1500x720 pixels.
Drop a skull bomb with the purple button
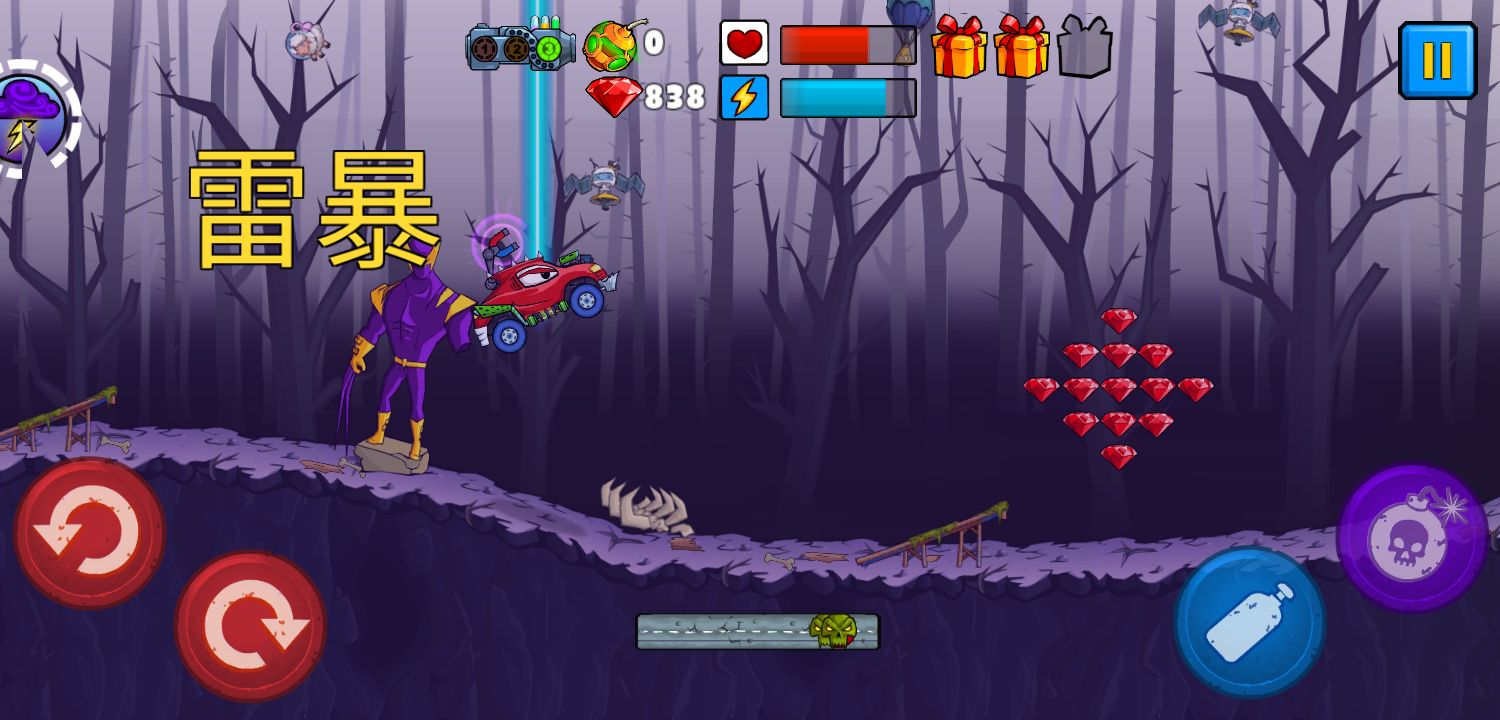pyautogui.click(x=1411, y=537)
